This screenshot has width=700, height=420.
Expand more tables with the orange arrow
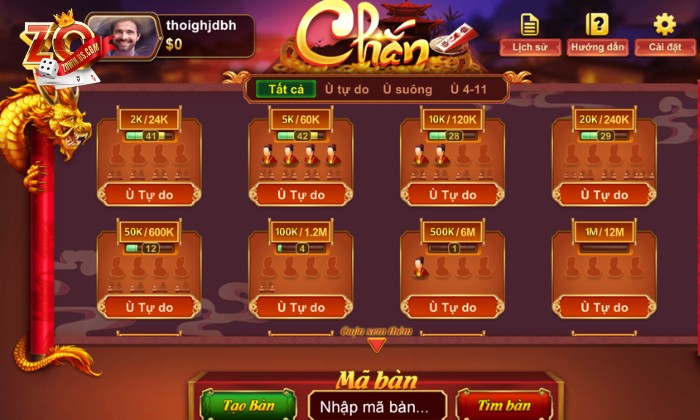[x=376, y=344]
